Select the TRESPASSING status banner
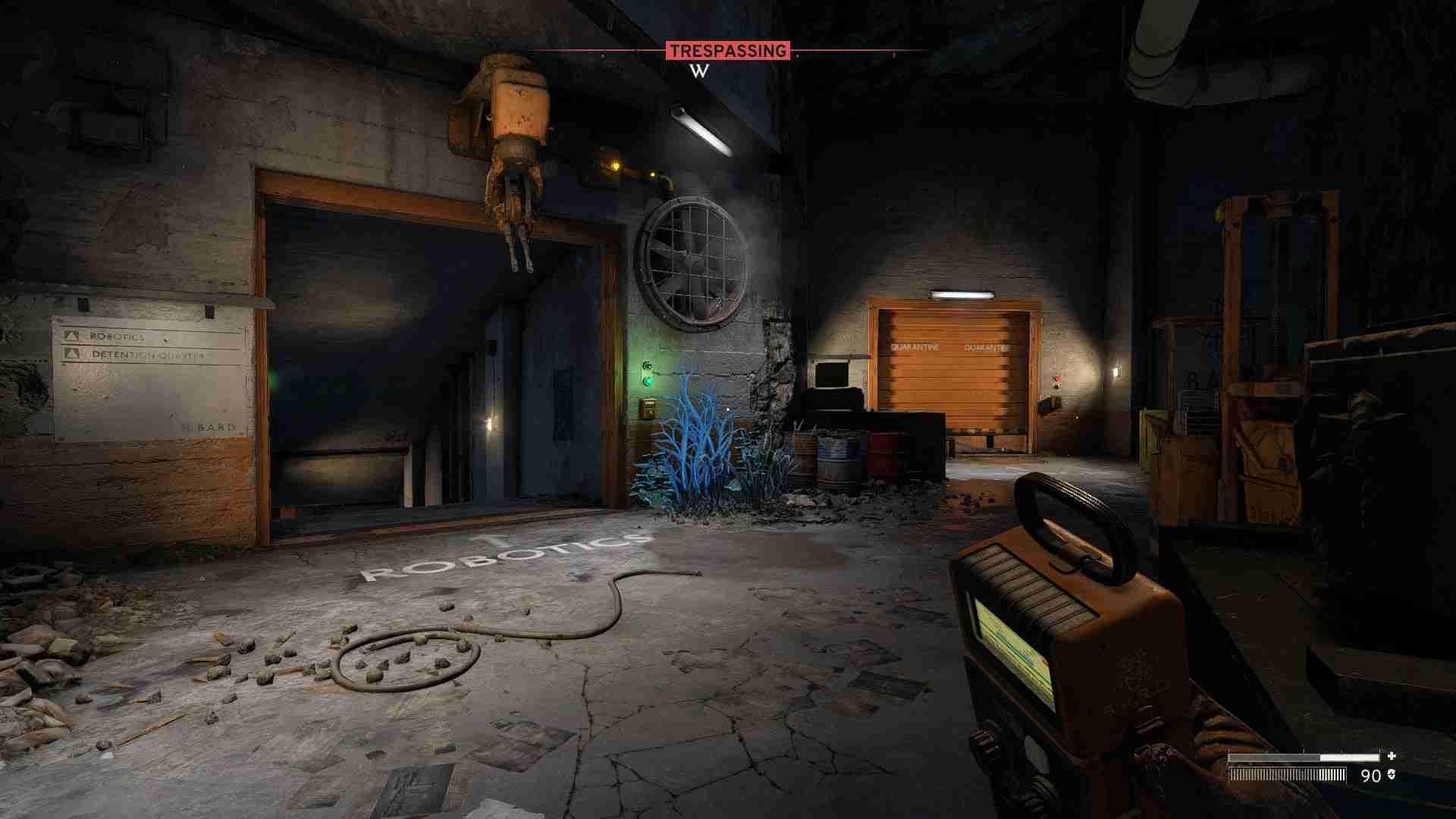The width and height of the screenshot is (1456, 819). click(x=727, y=52)
